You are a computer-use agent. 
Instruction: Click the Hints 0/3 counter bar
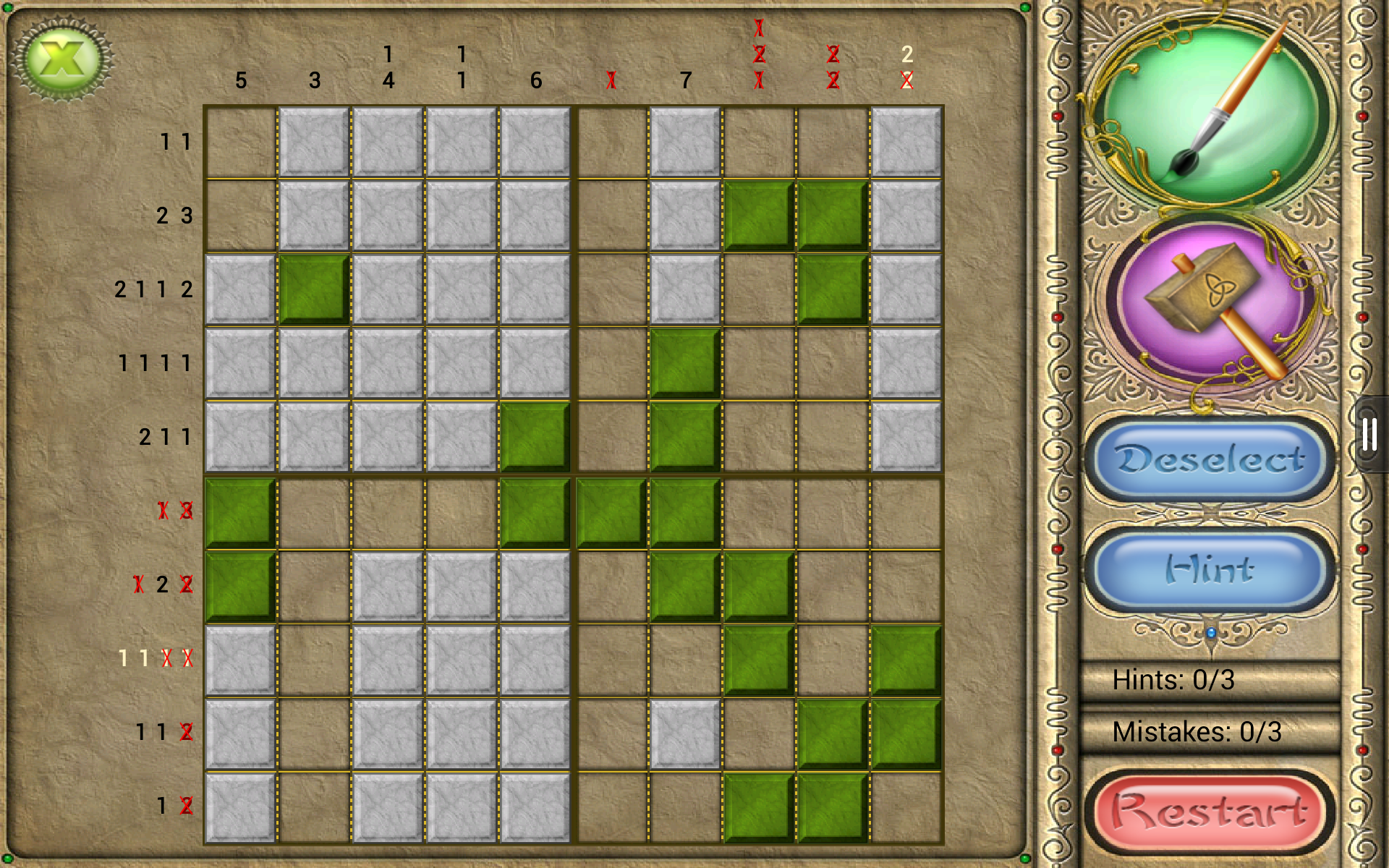tap(1208, 680)
